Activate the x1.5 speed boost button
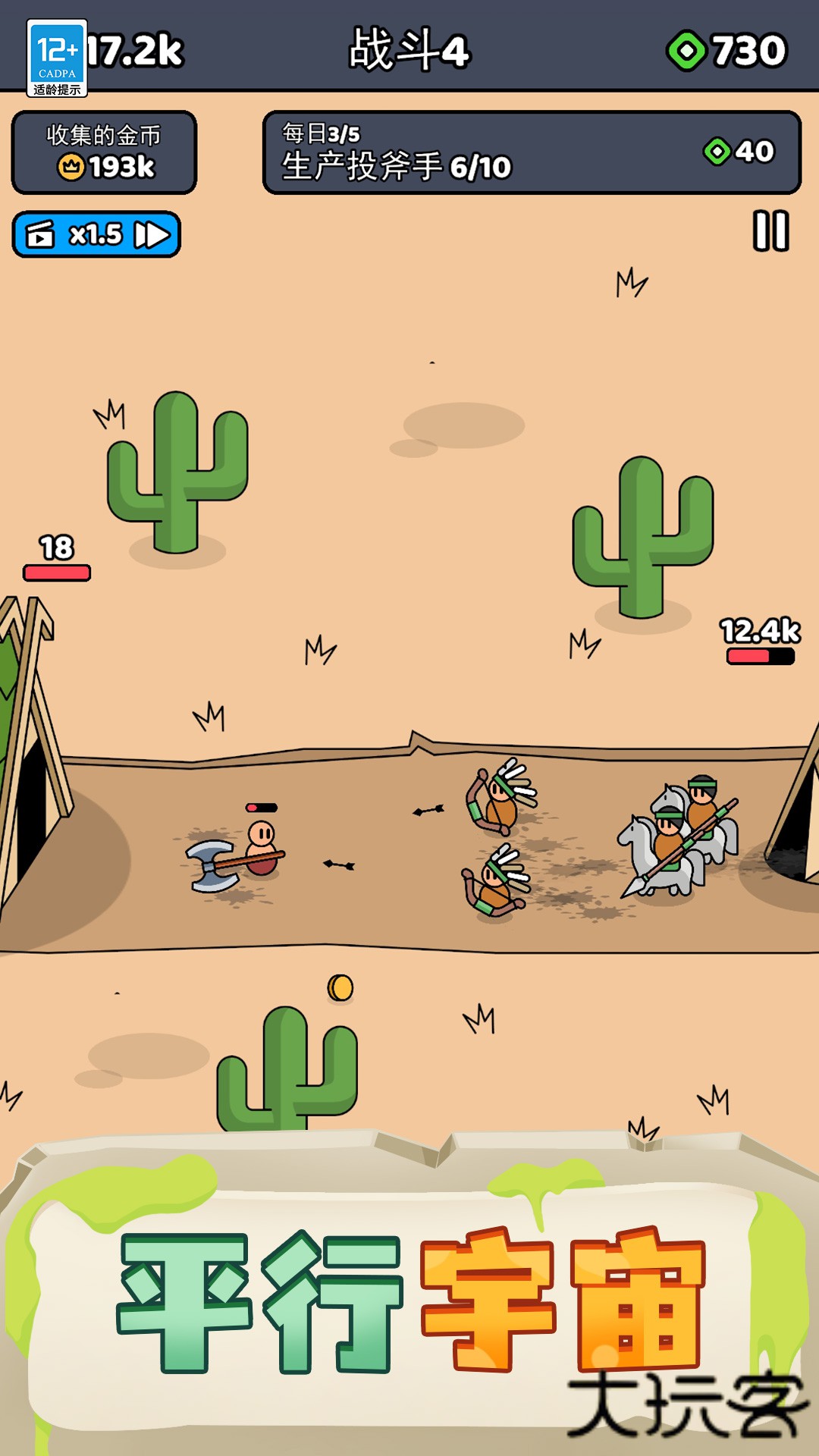 tap(96, 234)
